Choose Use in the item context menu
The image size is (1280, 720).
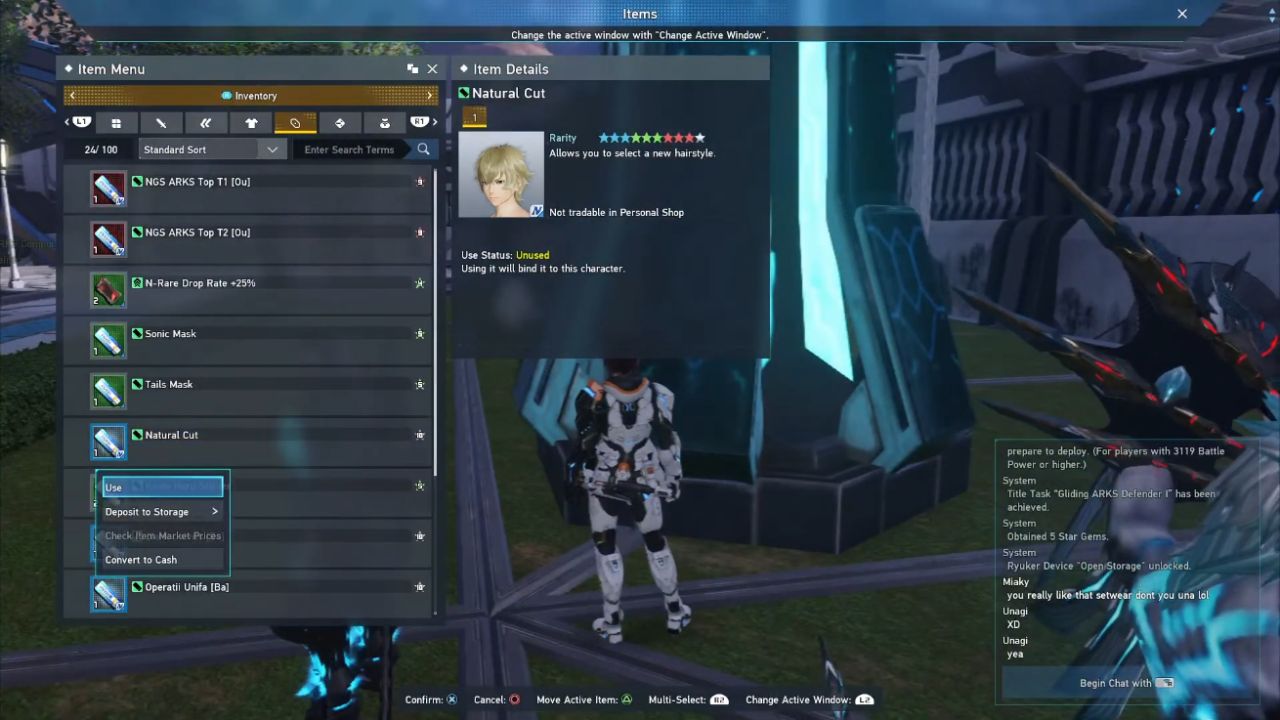[x=161, y=488]
